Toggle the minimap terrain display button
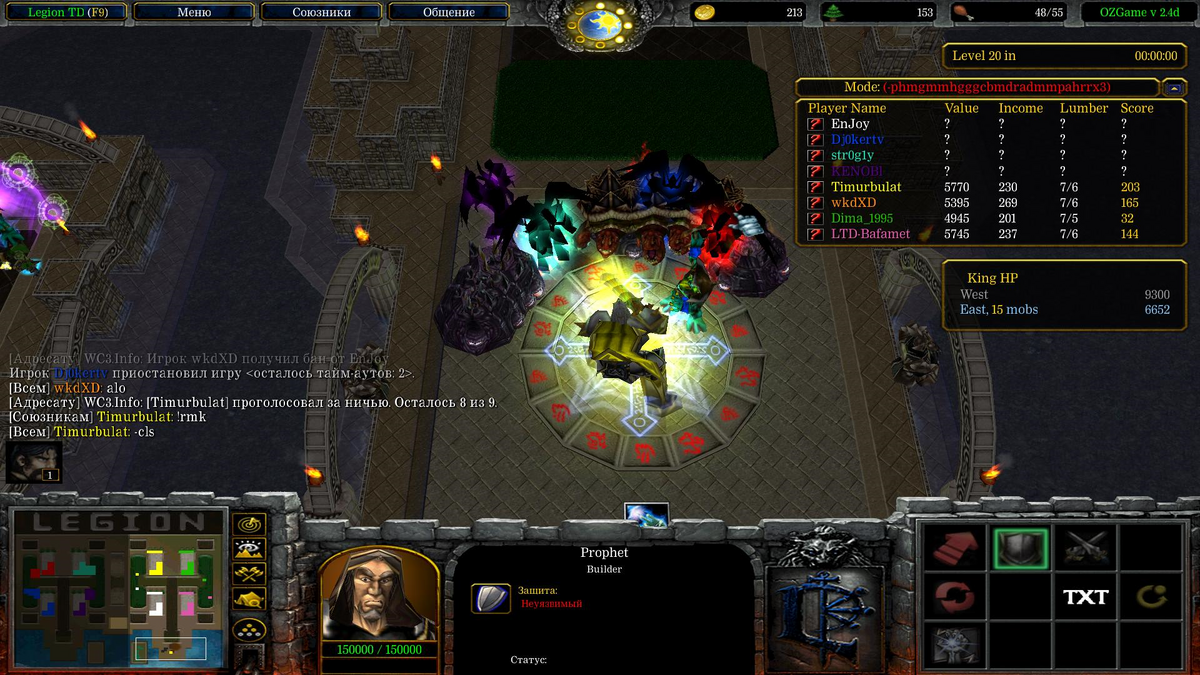1200x675 pixels. point(248,549)
